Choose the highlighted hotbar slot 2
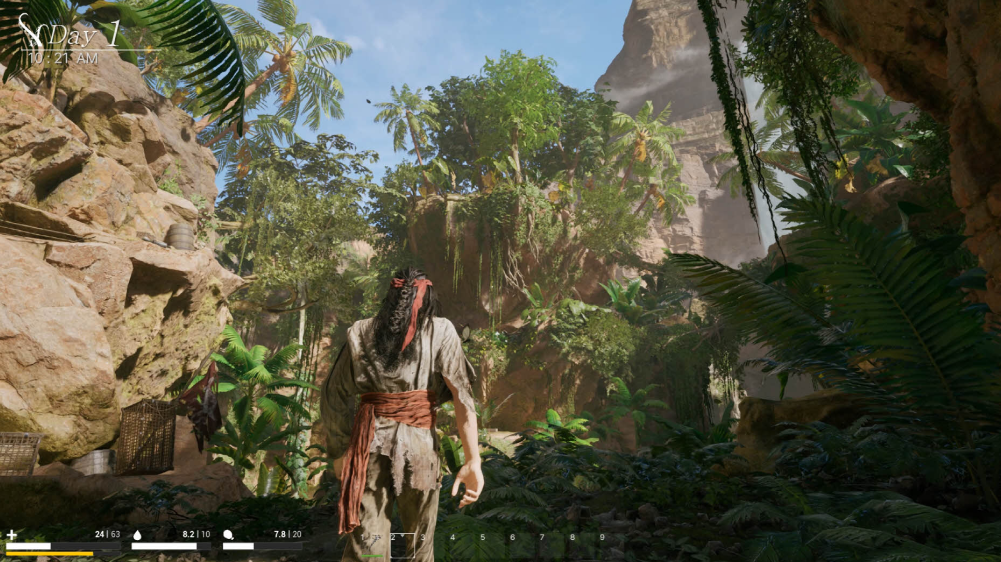 (x=402, y=545)
